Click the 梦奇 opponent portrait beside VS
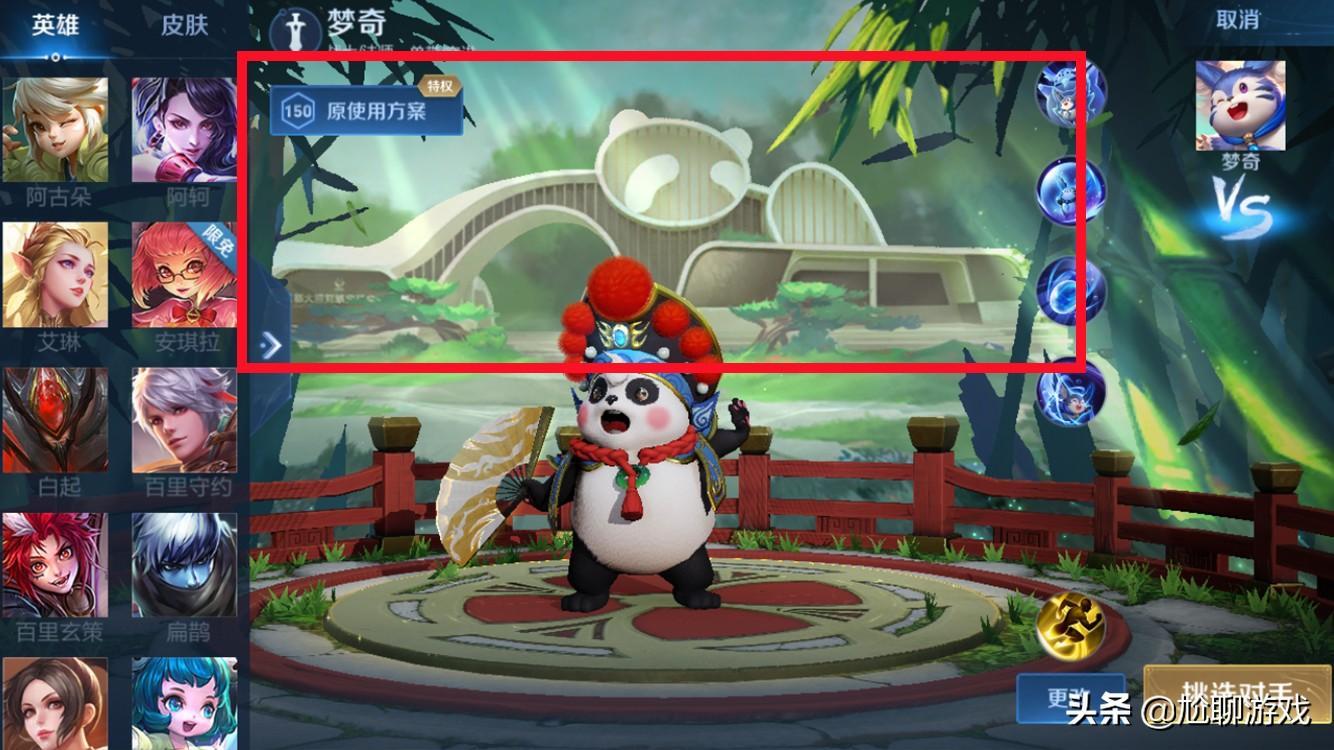Viewport: 1334px width, 750px height. click(x=1240, y=105)
